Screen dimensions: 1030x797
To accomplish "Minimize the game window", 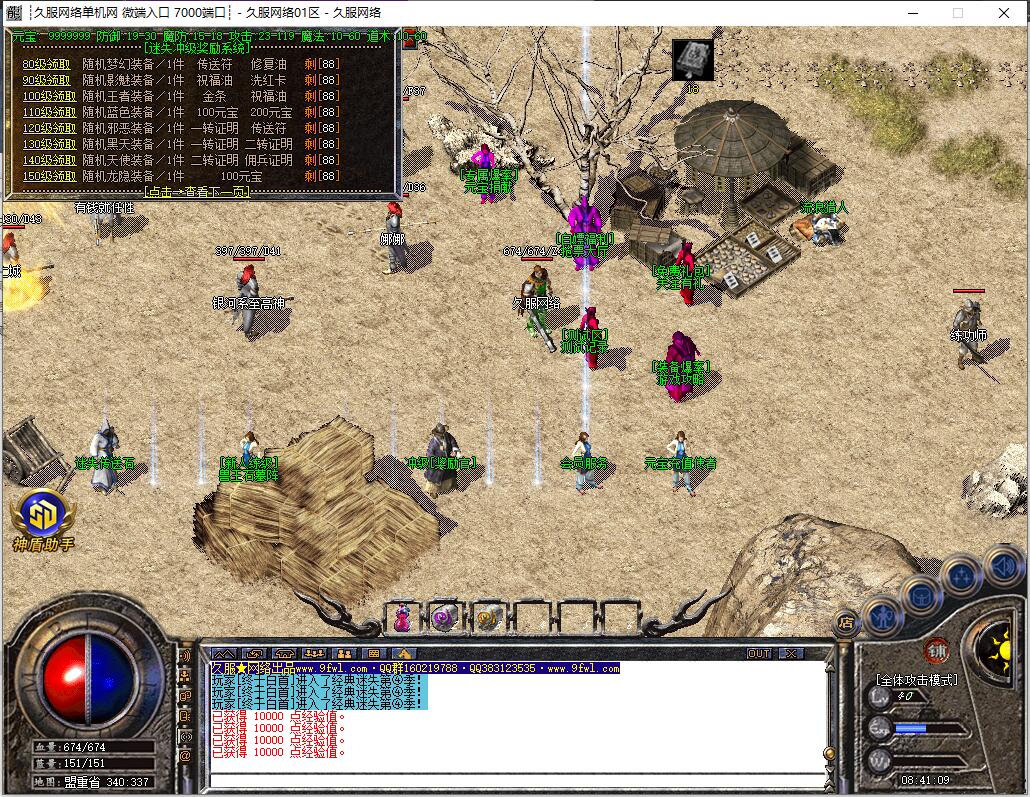I will (x=912, y=13).
